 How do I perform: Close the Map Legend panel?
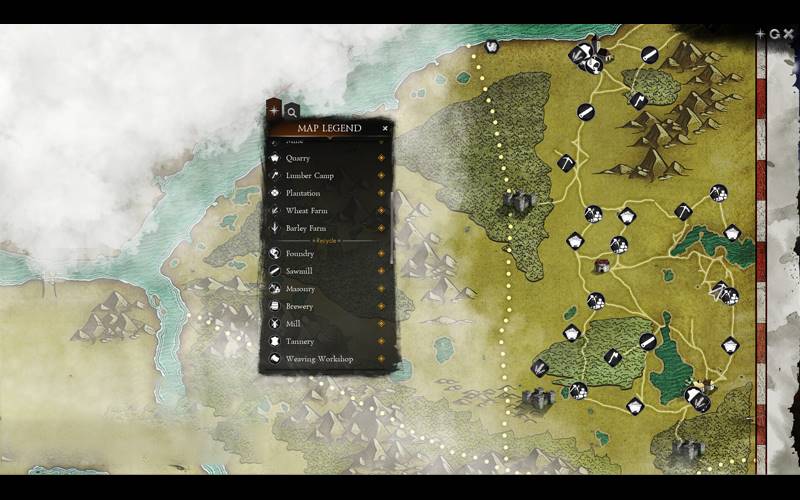[x=385, y=128]
